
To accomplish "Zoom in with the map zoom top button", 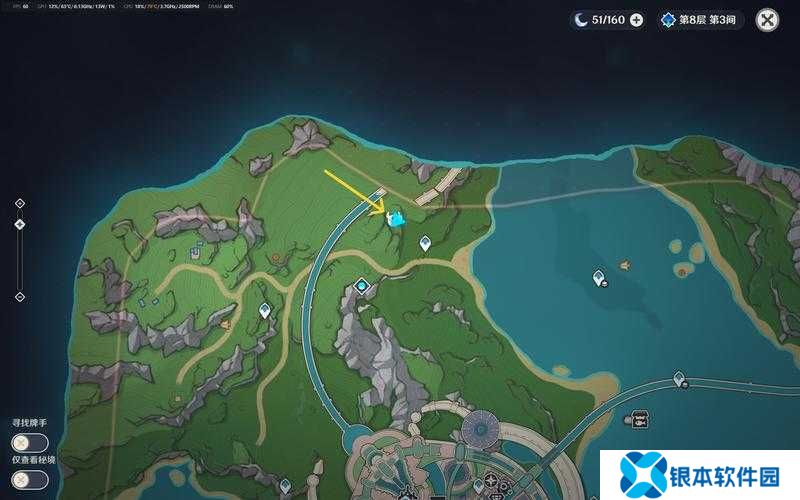I will click(19, 203).
